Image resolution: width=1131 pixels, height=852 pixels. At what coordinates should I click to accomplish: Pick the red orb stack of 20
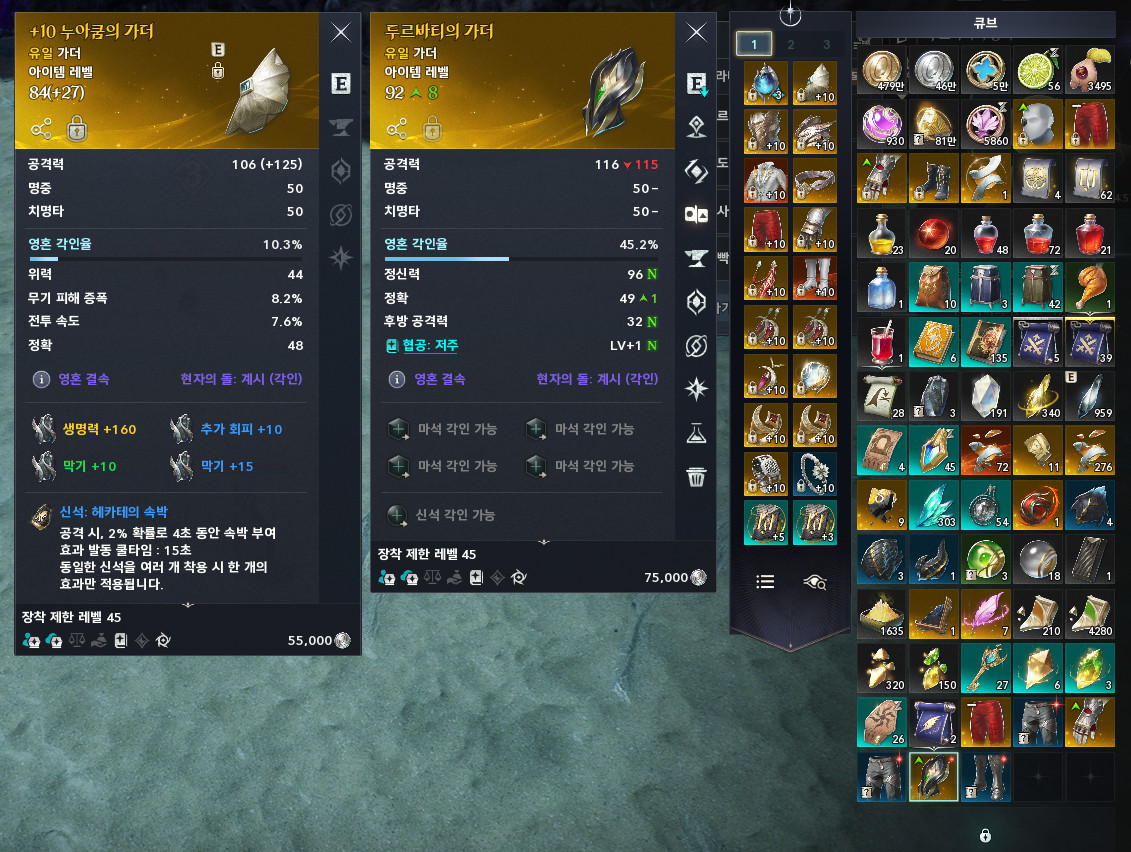pyautogui.click(x=935, y=233)
